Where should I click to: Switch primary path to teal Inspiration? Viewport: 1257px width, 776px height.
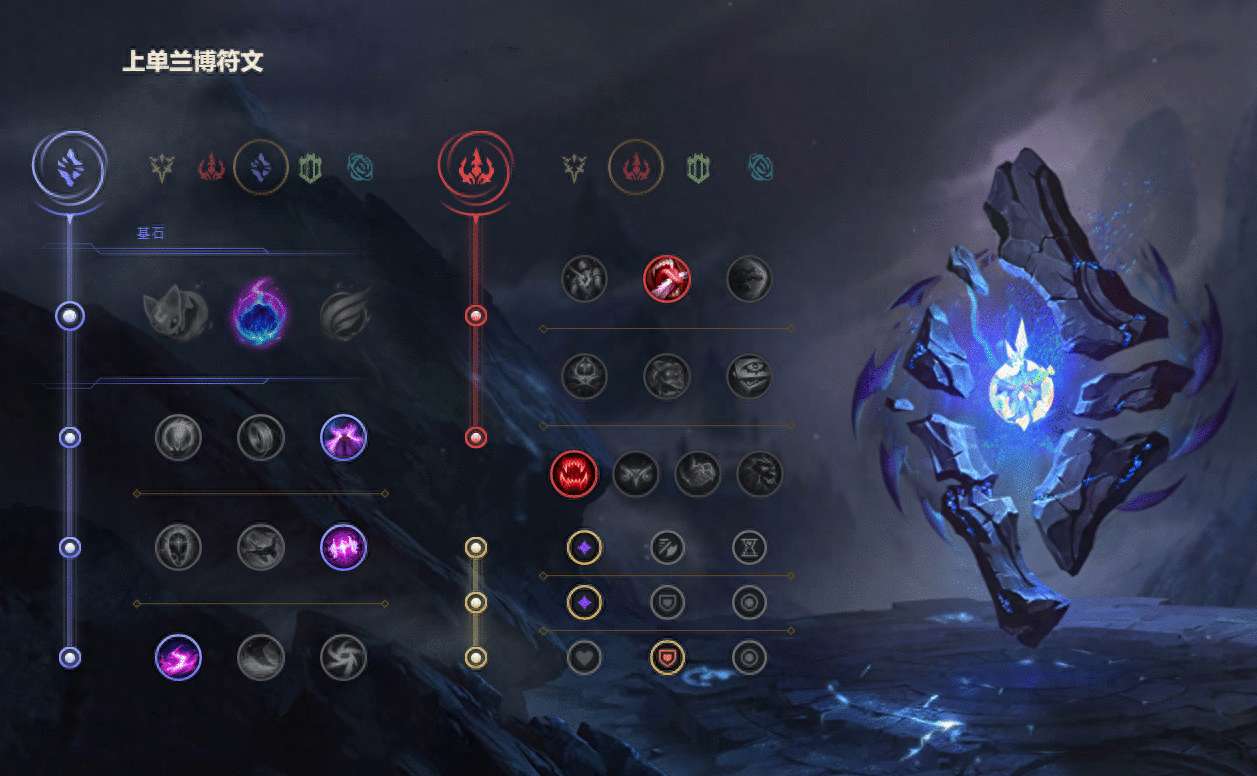(360, 168)
